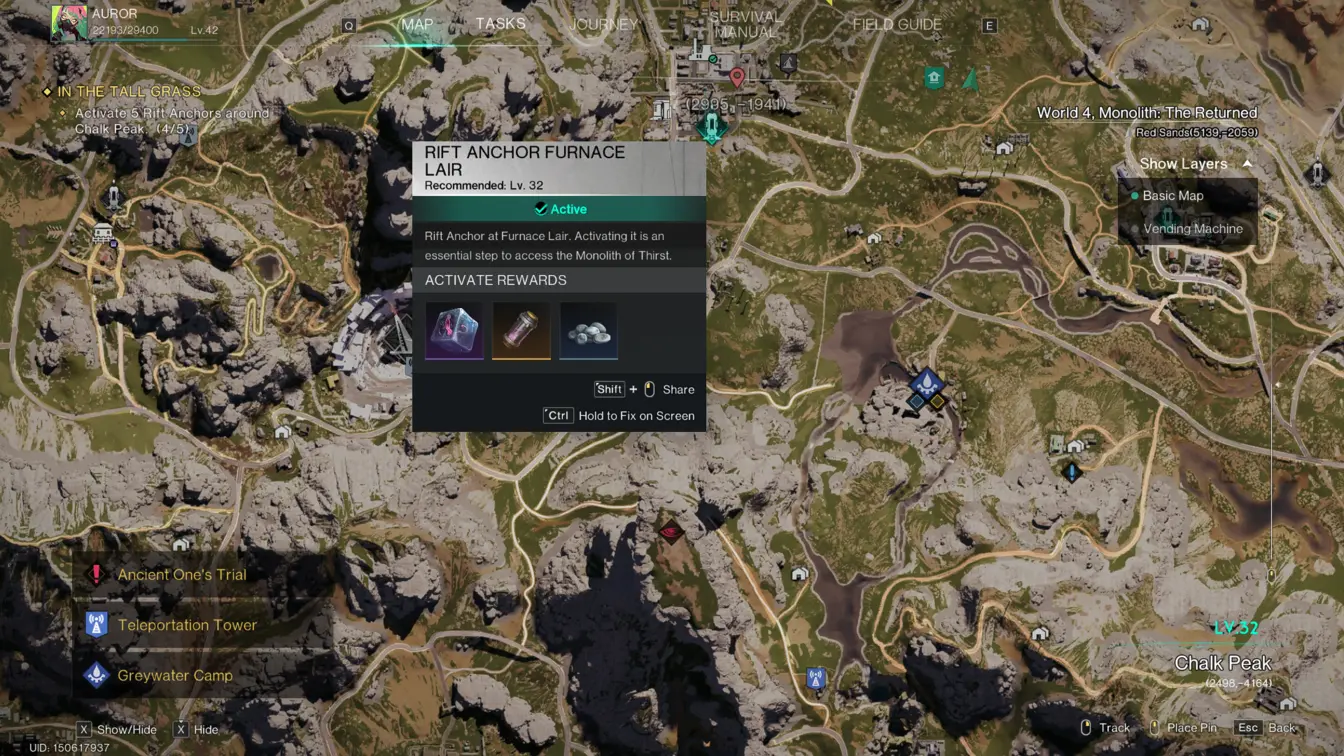
Task: Select the Chalk Peak destination label
Action: (1222, 662)
